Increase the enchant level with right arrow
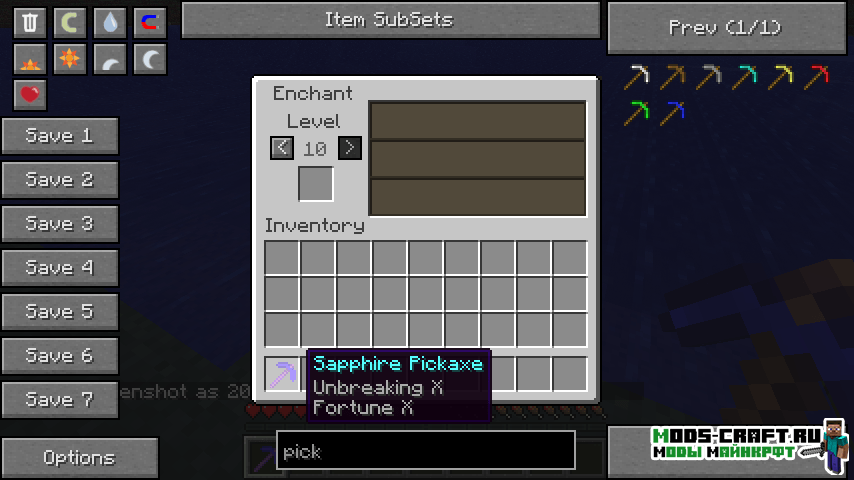854x480 pixels. pos(349,148)
